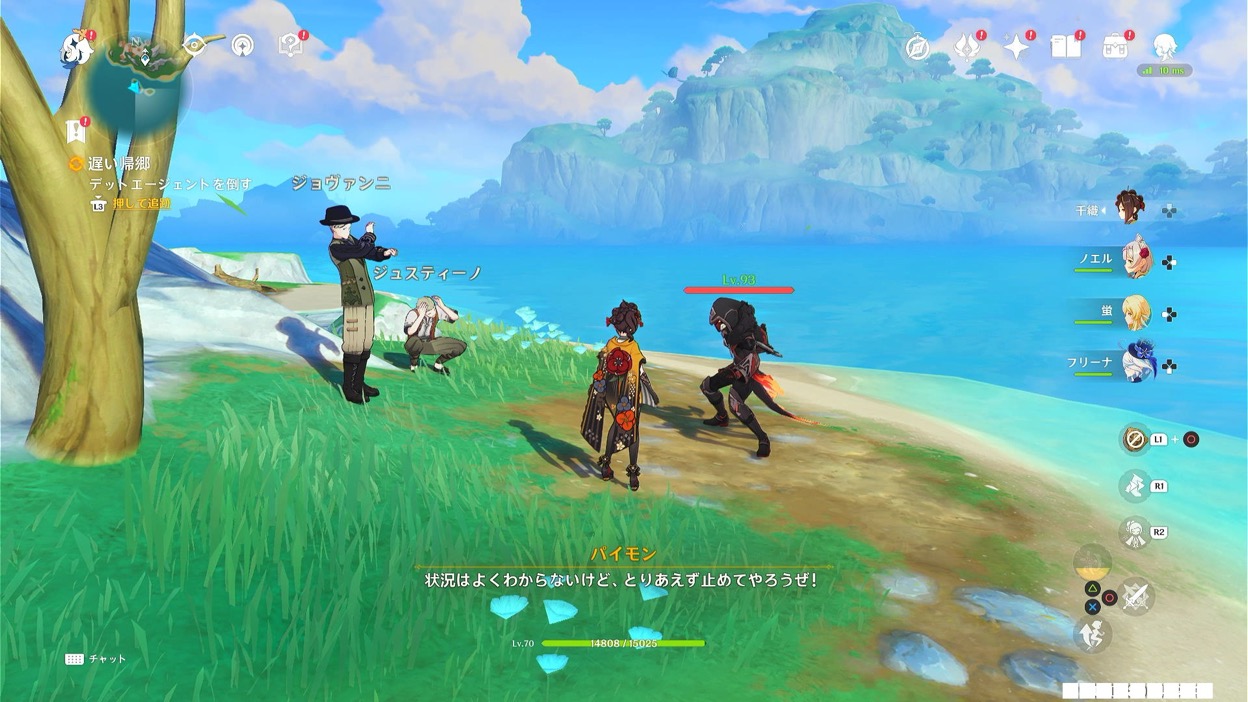
Task: Use the elemental skill icon
Action: pos(1134,486)
